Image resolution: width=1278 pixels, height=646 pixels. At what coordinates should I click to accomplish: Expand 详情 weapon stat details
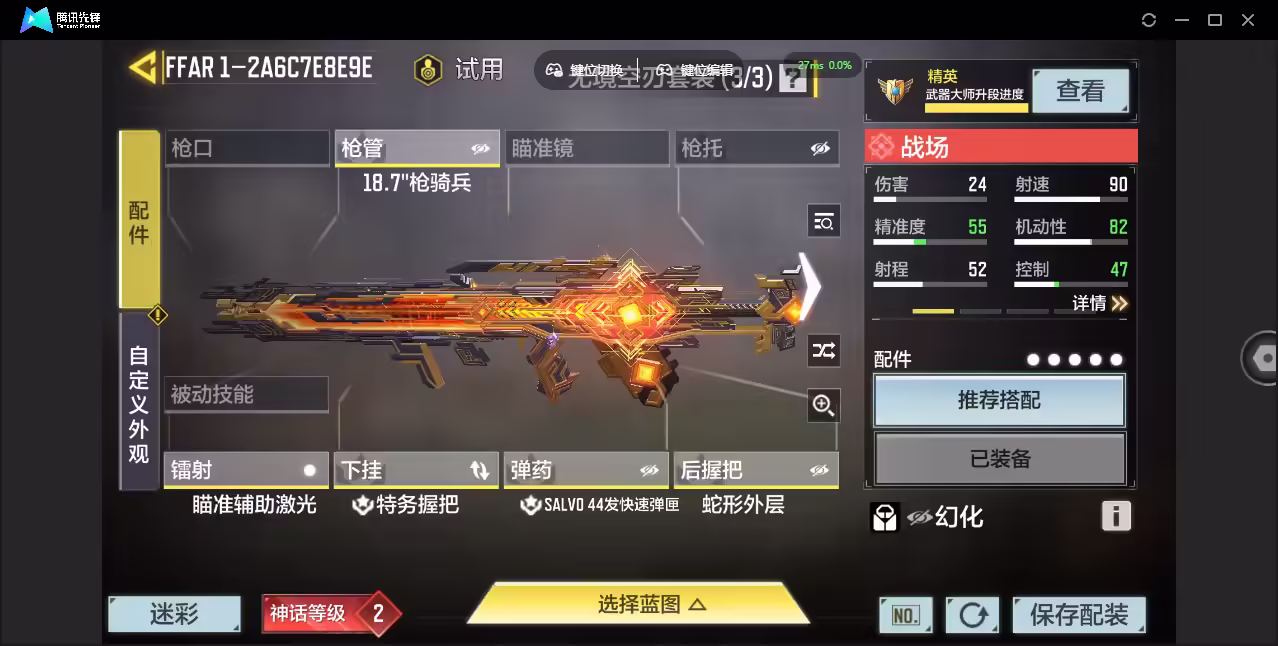(1100, 303)
